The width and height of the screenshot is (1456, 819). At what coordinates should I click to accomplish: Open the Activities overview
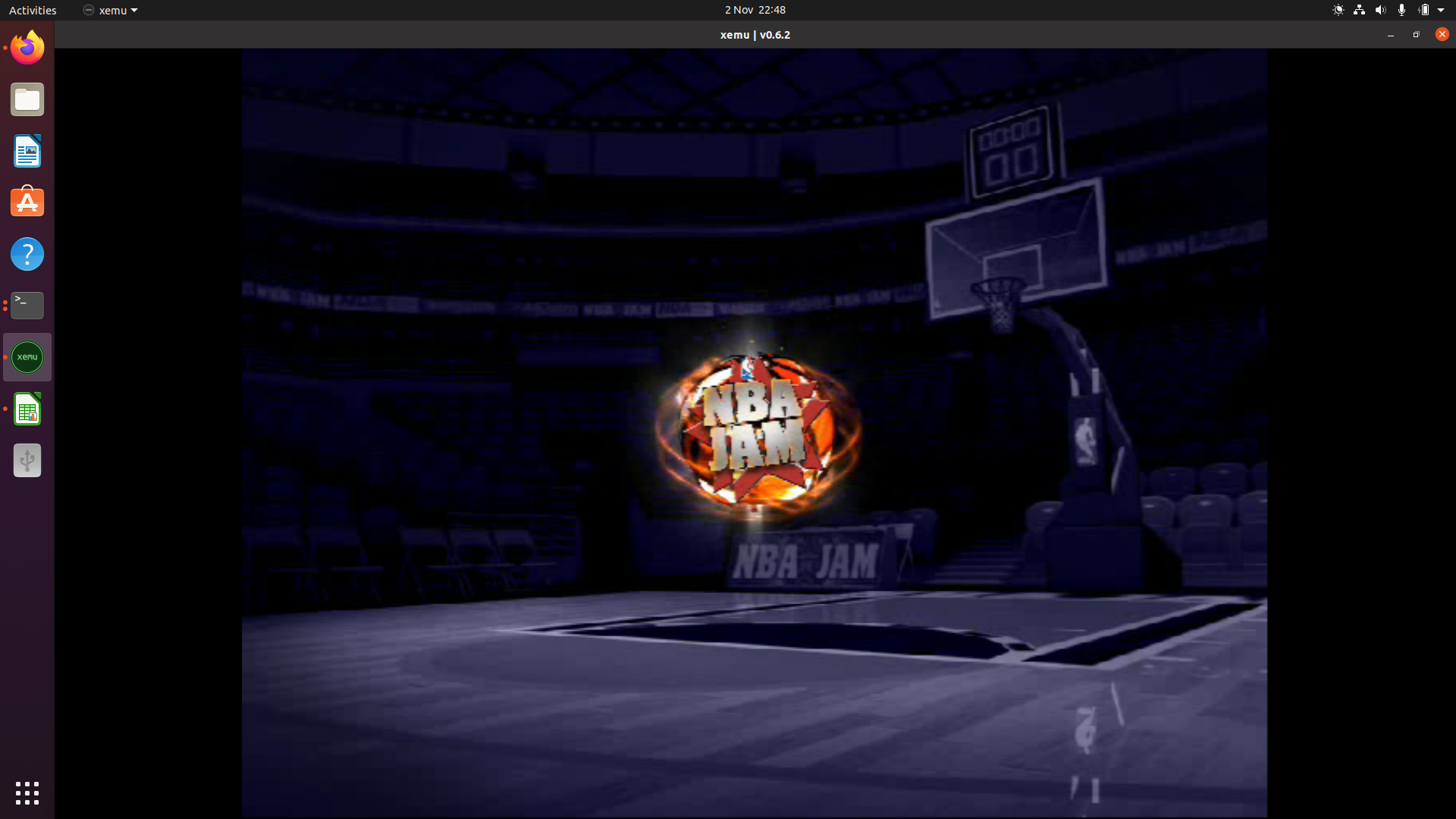pyautogui.click(x=33, y=10)
